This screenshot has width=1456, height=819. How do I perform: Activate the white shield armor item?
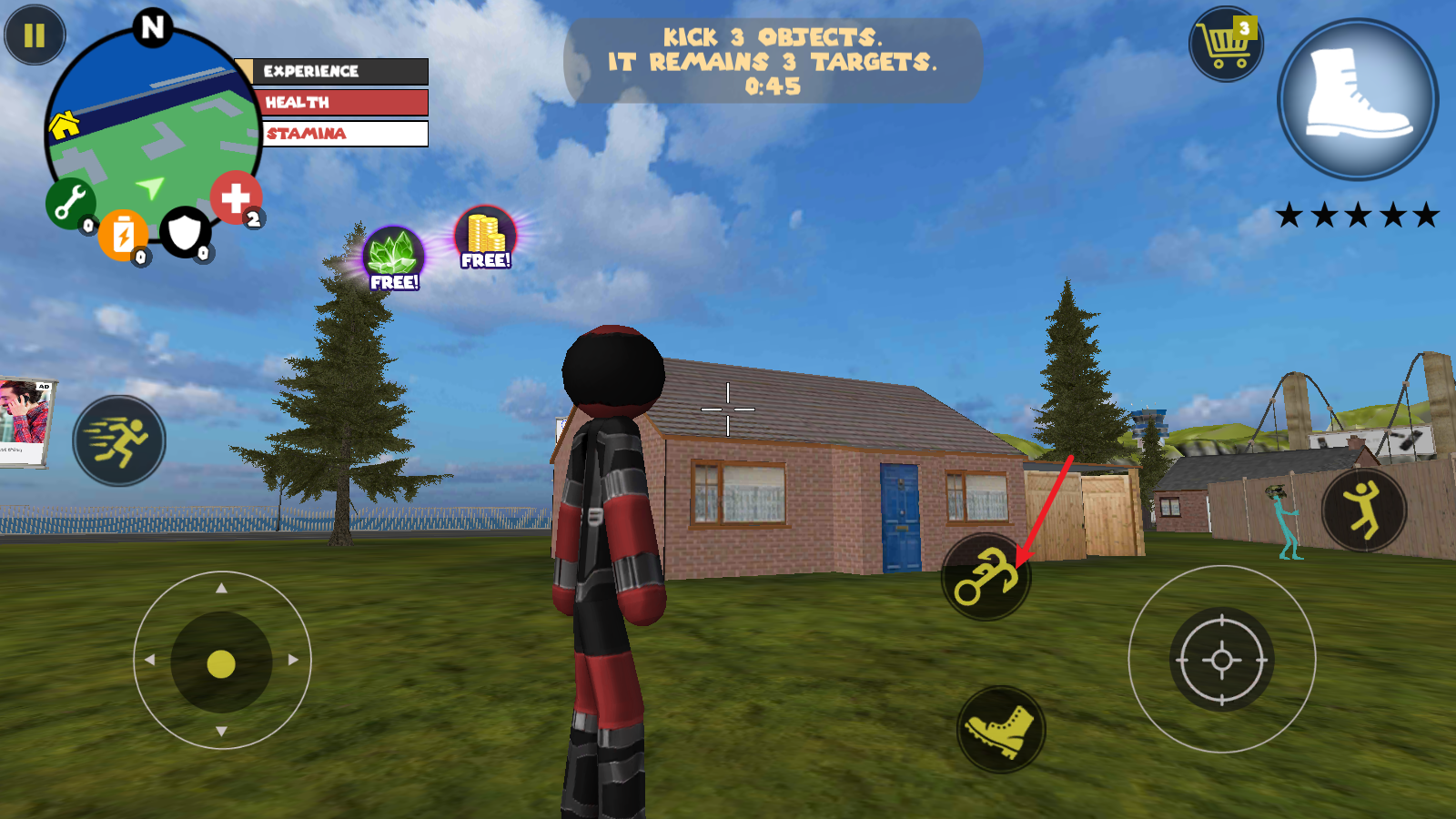[185, 232]
